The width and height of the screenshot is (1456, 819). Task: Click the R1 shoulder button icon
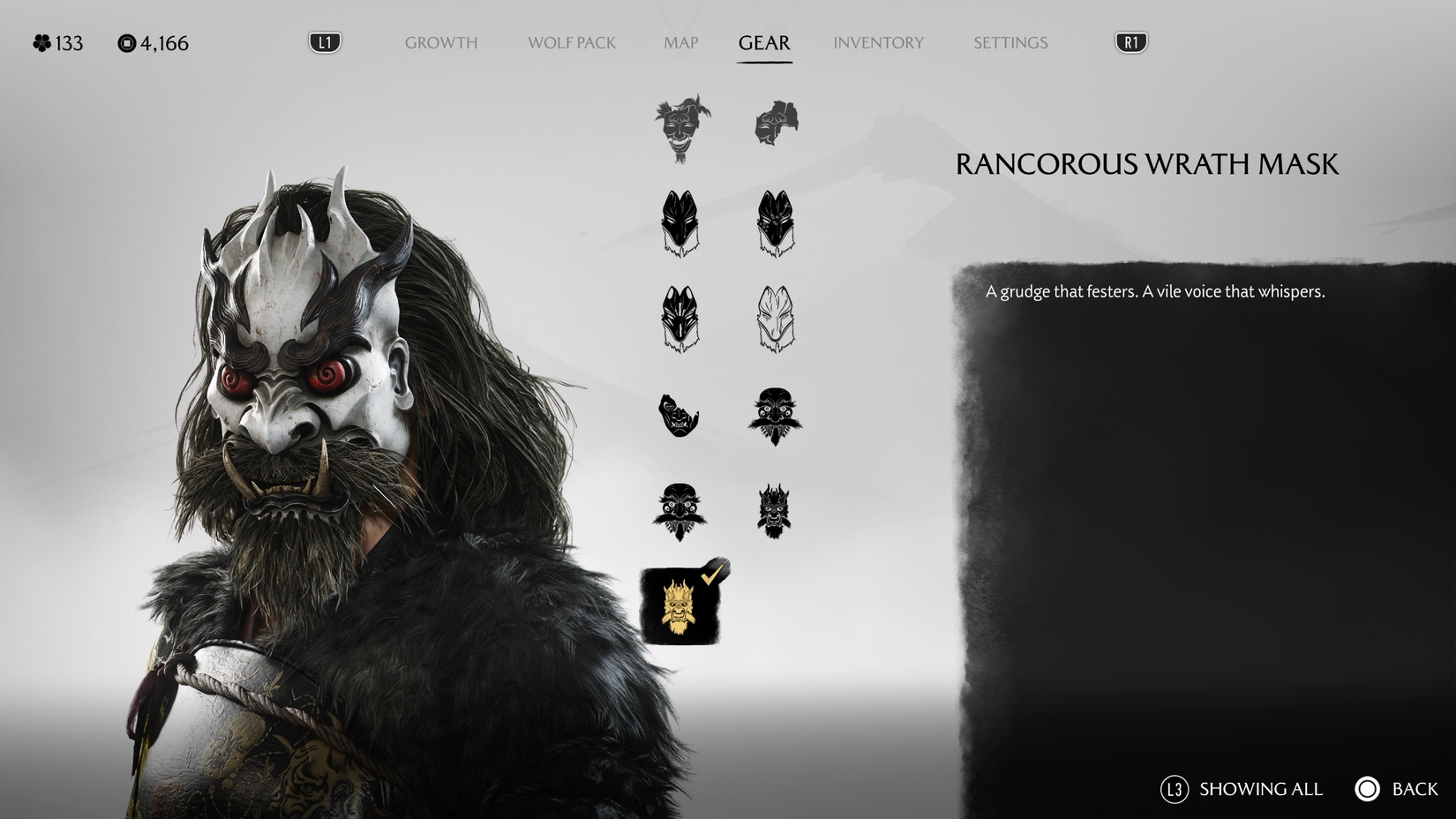point(1130,41)
